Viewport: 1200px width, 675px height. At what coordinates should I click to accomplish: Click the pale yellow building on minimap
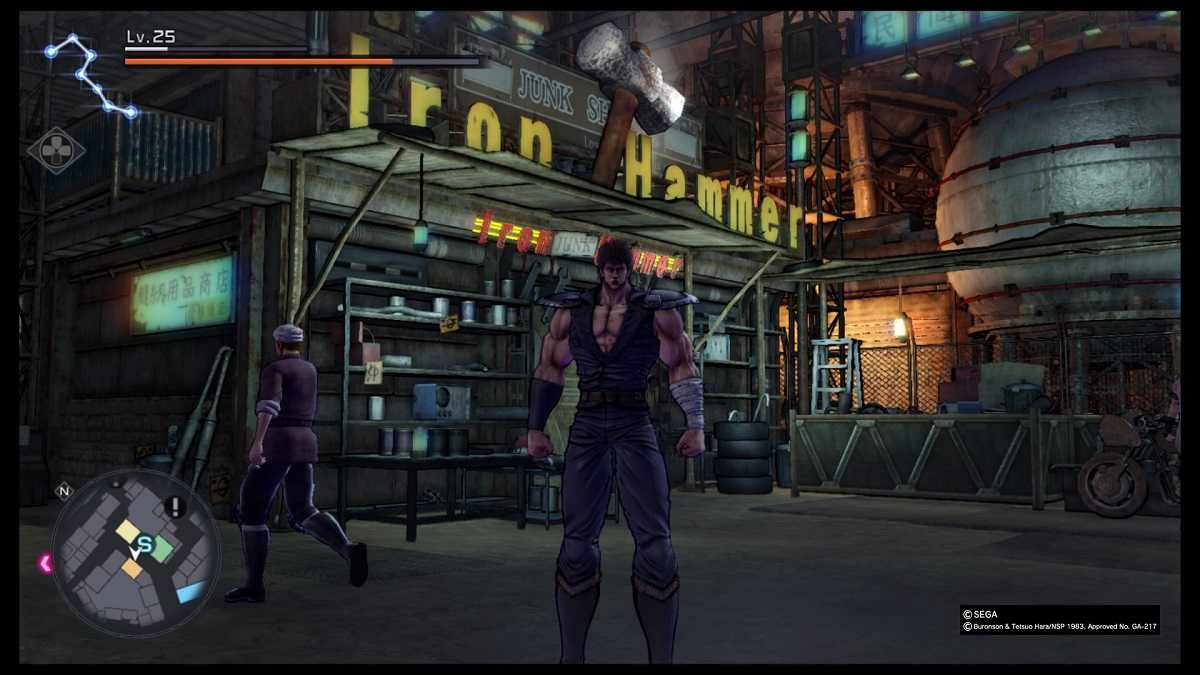128,531
